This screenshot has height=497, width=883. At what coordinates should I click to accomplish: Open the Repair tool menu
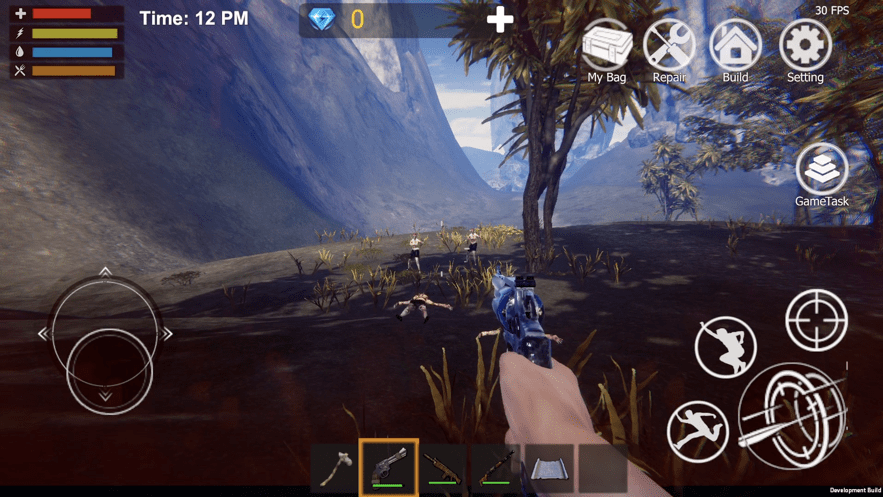tap(669, 48)
